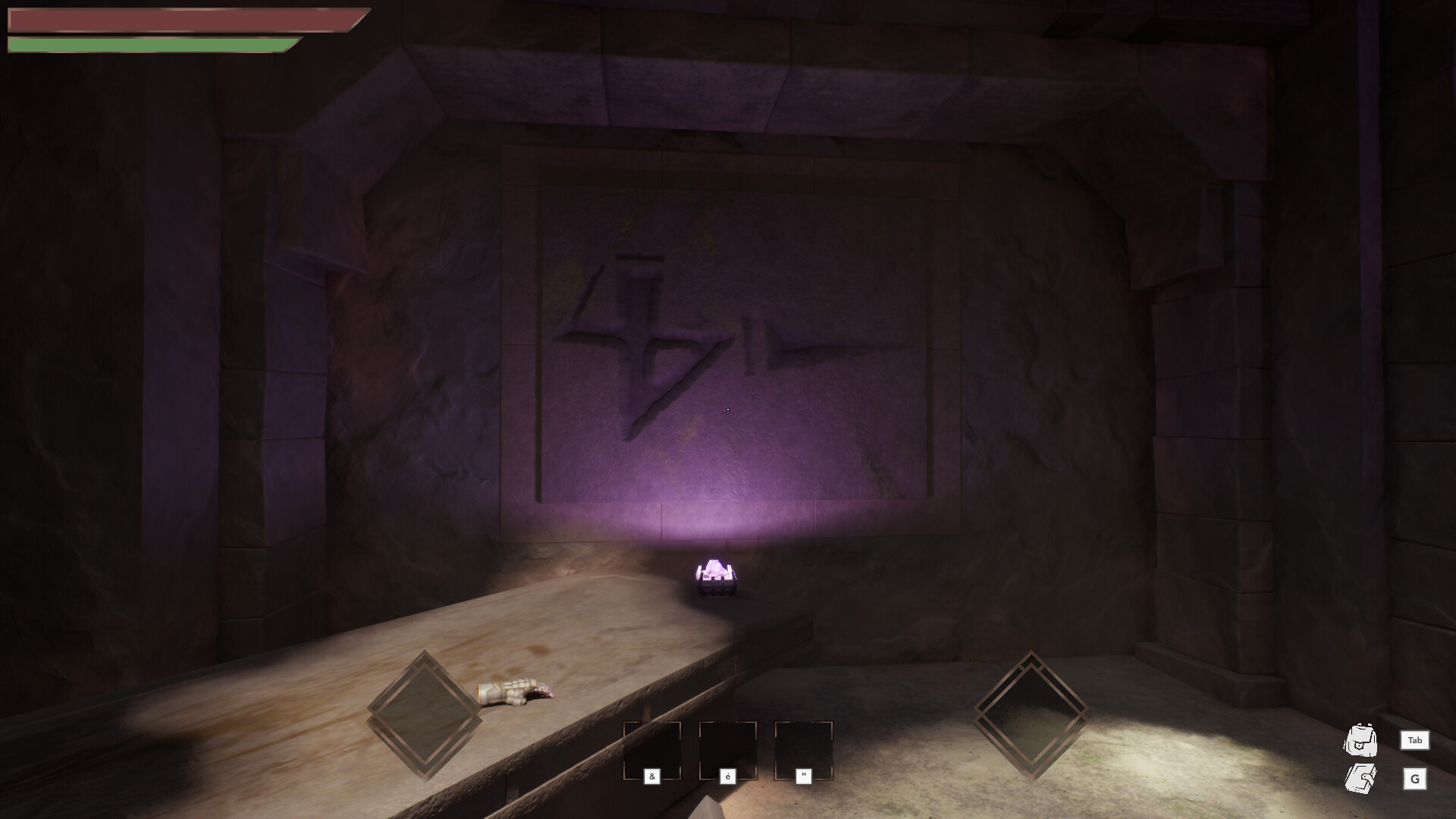
Task: Open the journal book icon
Action: pos(1361,780)
